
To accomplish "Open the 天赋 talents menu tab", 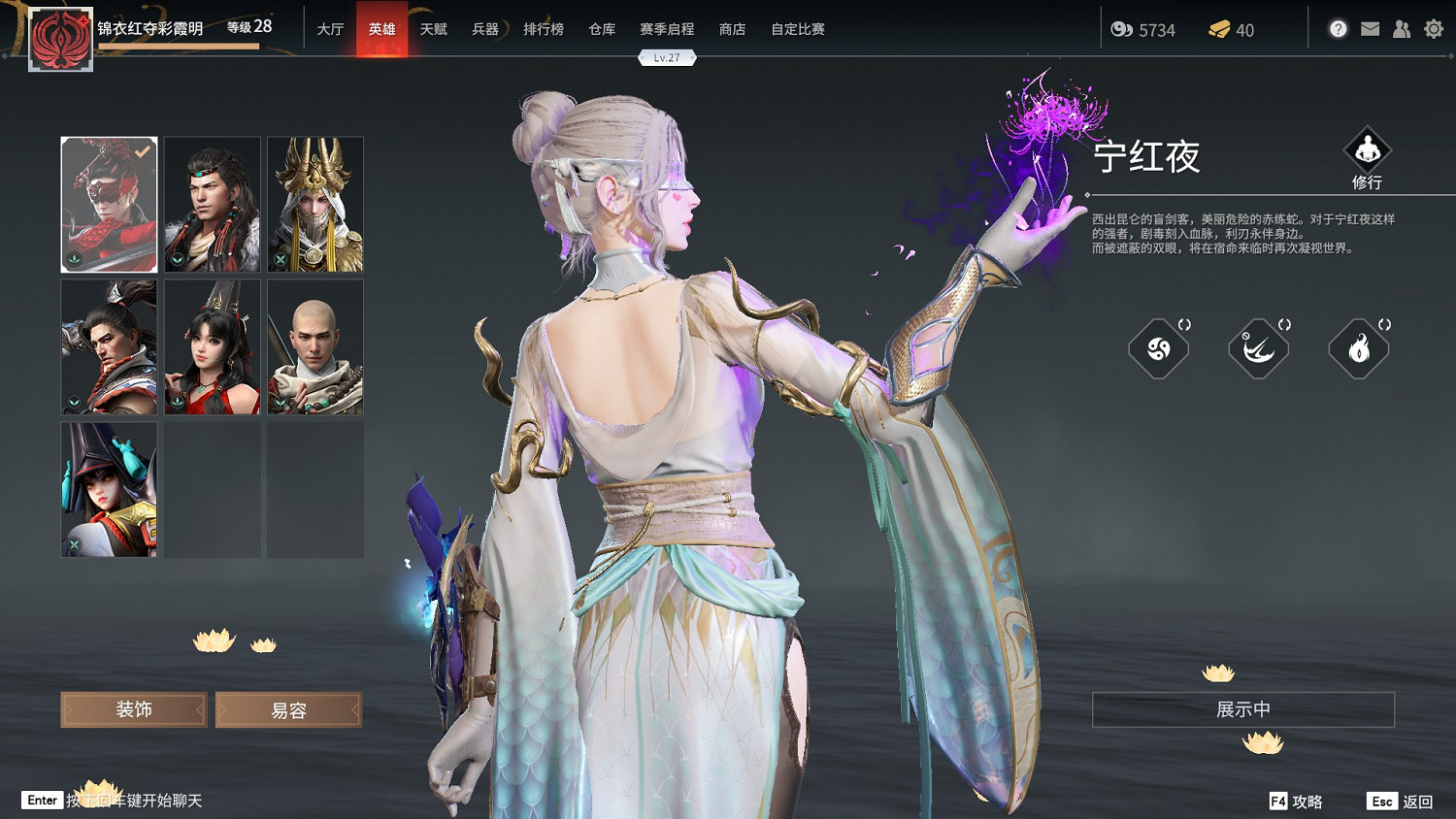I will coord(432,29).
